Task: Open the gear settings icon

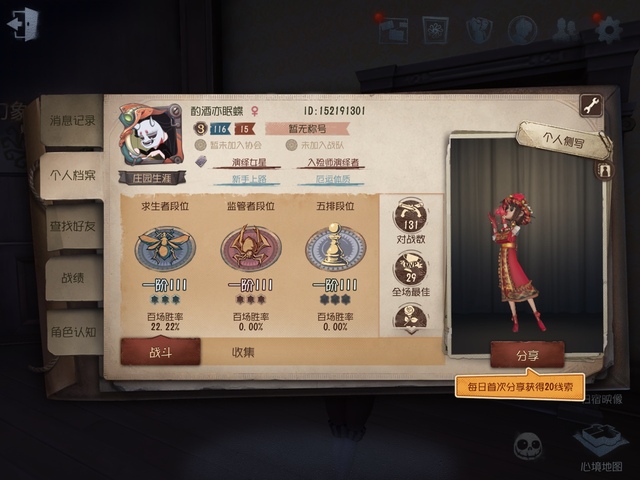Action: pos(608,29)
